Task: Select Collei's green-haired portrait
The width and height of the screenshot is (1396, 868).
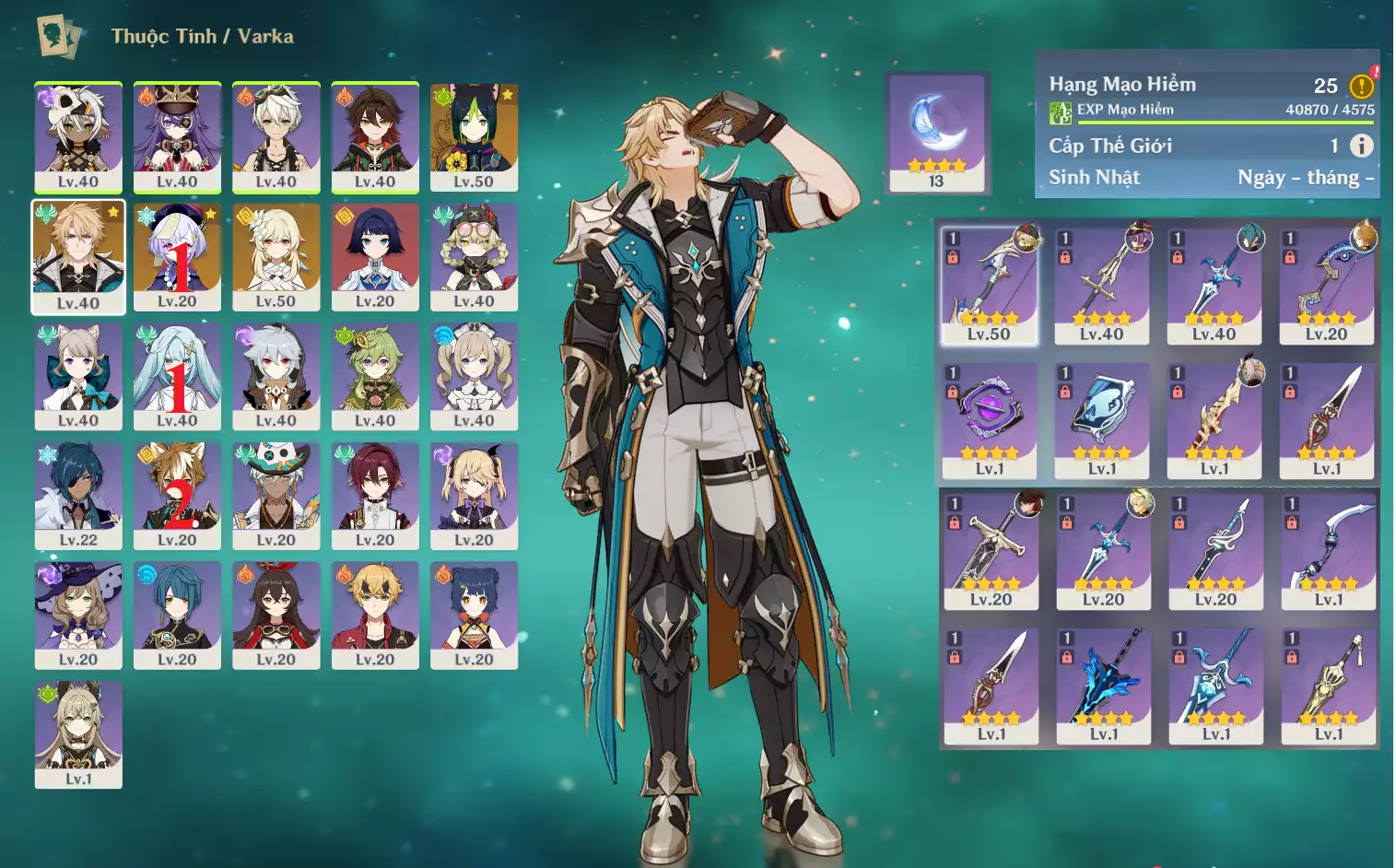Action: (x=375, y=376)
